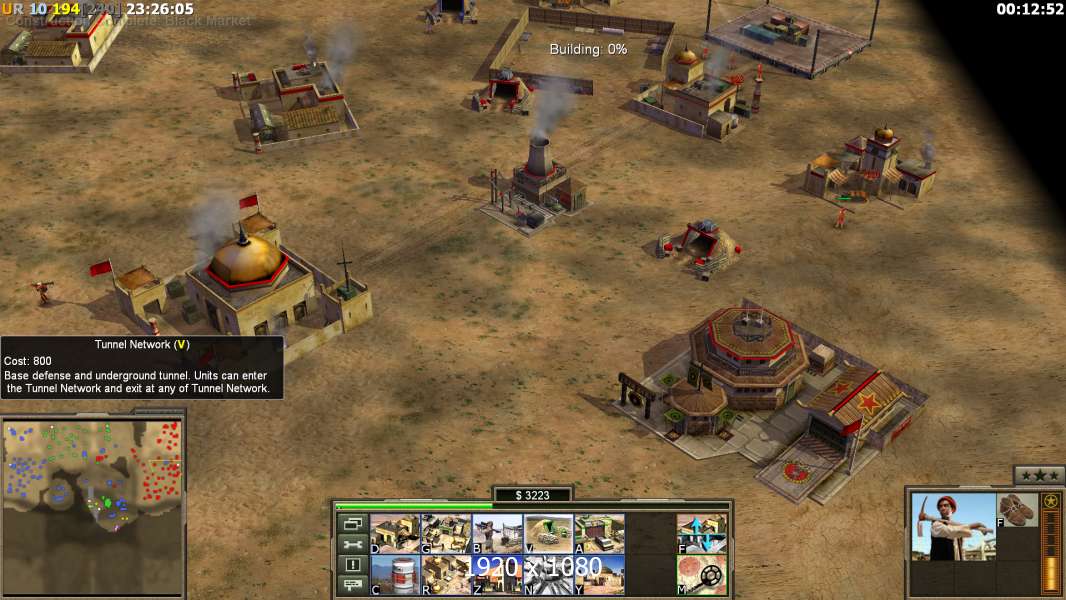Select the Tunnel Network build icon
Image resolution: width=1066 pixels, height=600 pixels.
click(548, 534)
